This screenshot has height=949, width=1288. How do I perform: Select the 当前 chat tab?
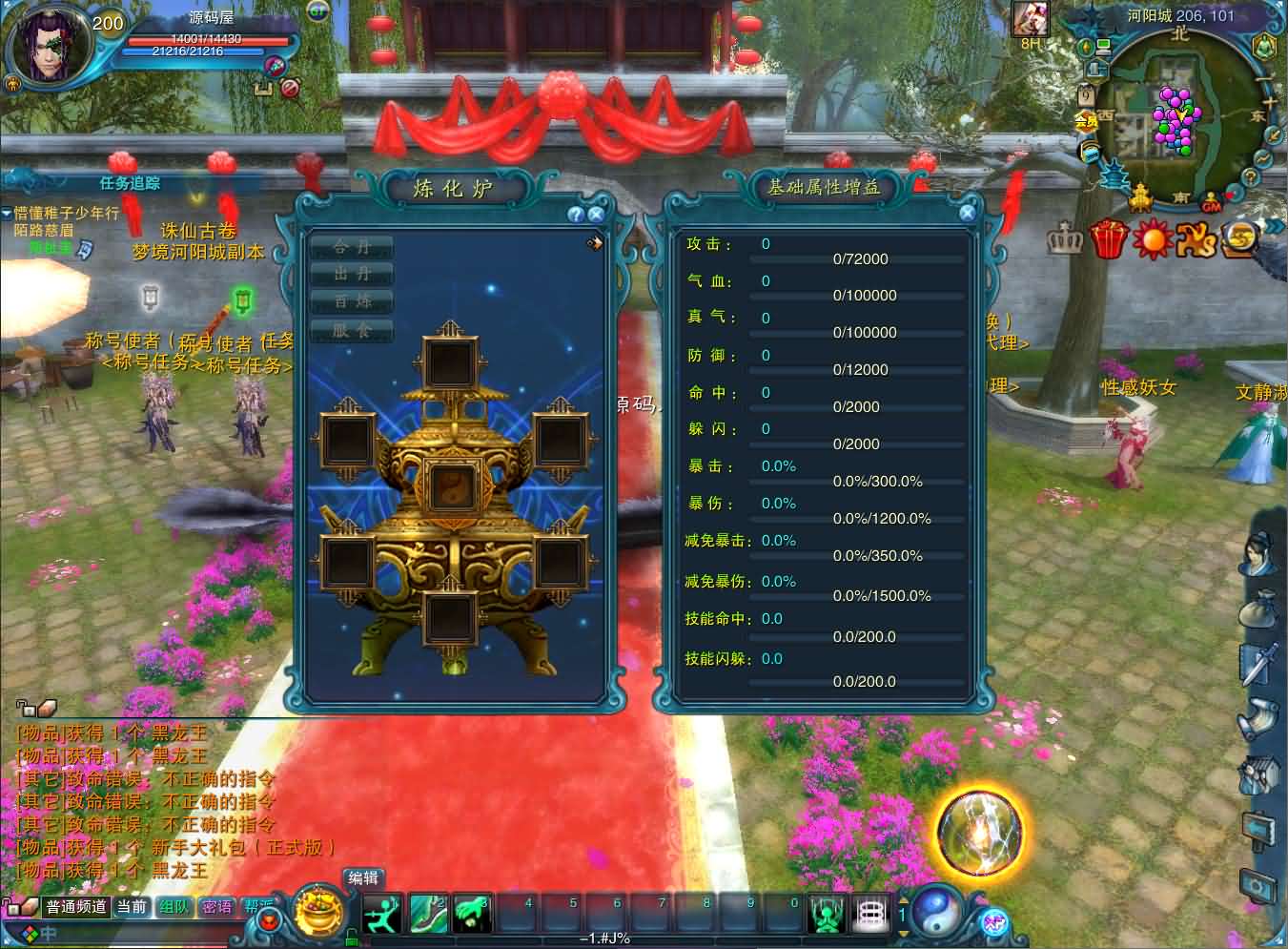click(x=132, y=907)
